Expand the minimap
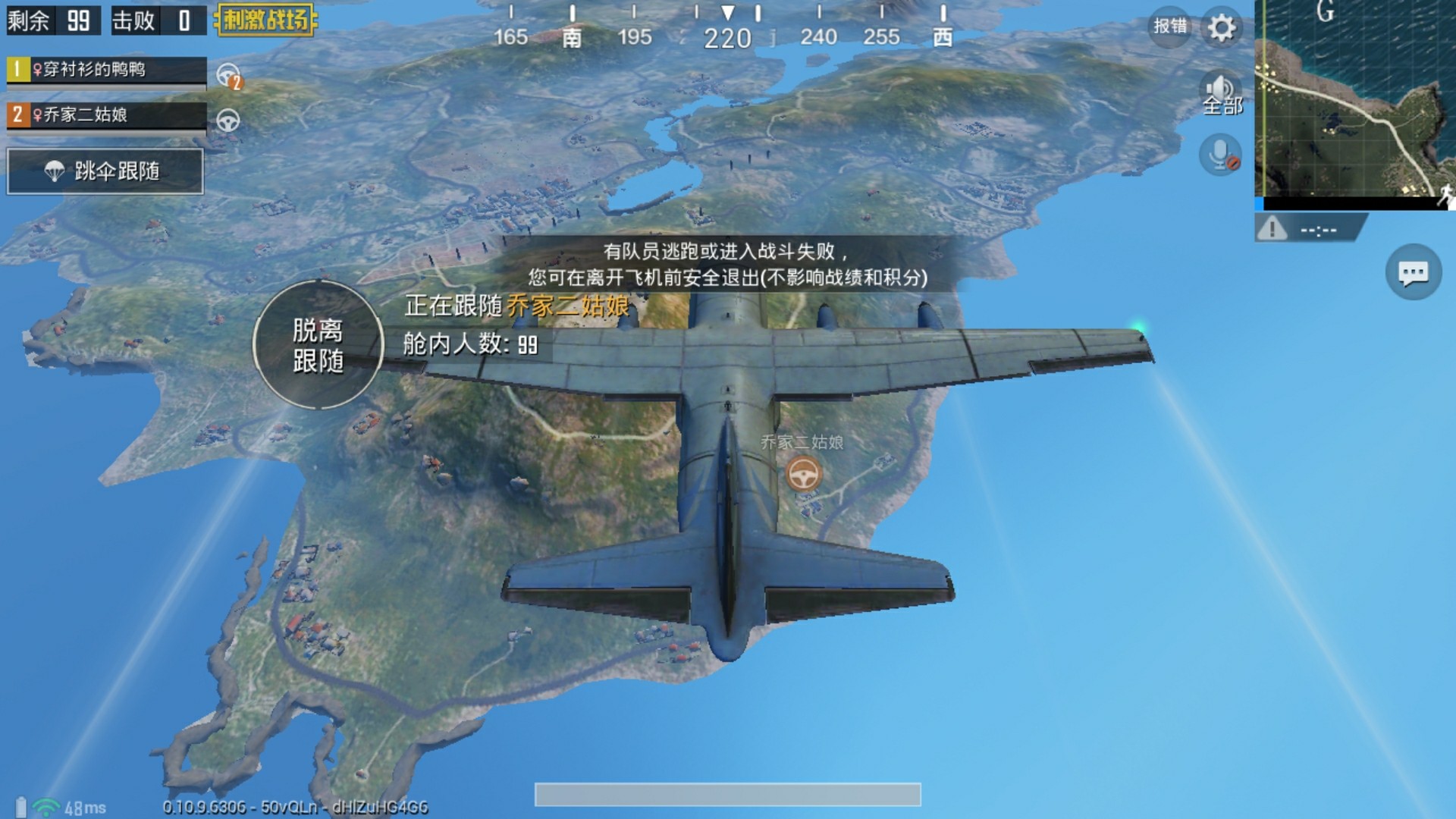The width and height of the screenshot is (1456, 819). tap(1355, 102)
